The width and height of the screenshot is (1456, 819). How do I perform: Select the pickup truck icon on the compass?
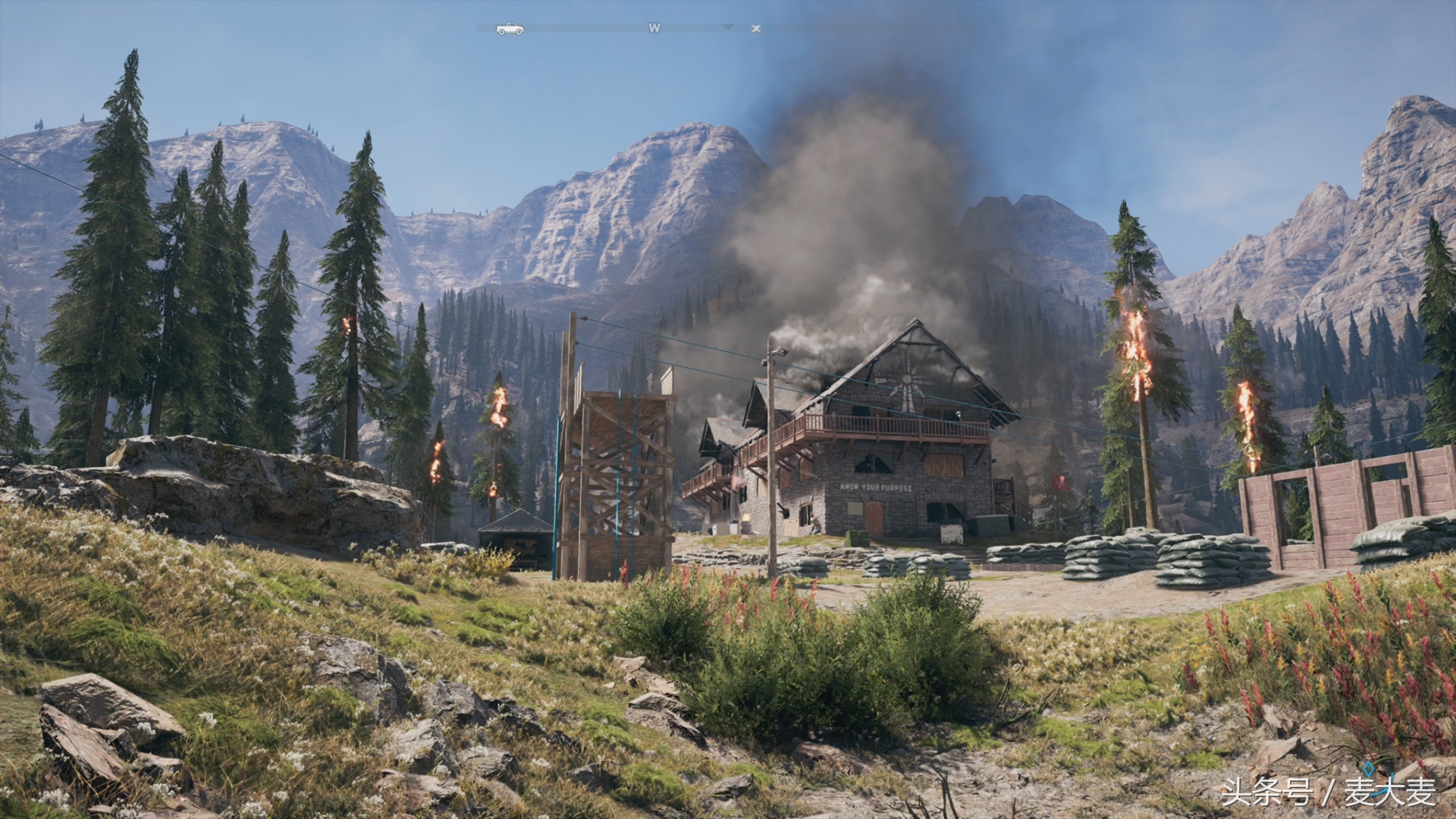pyautogui.click(x=510, y=28)
